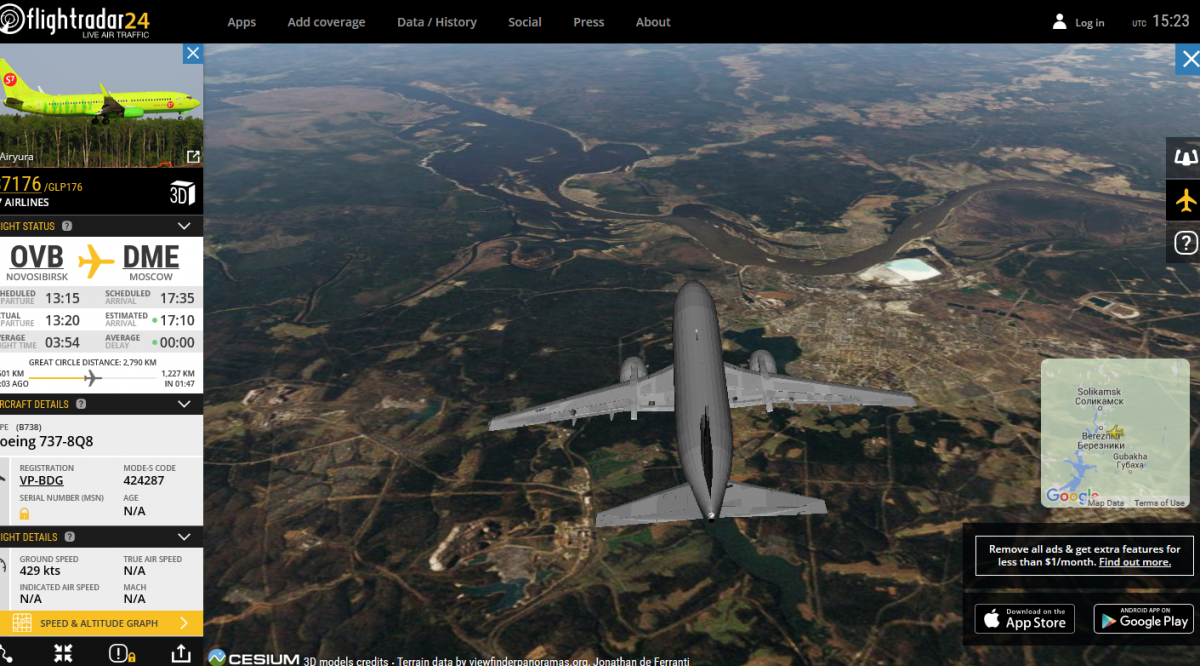
Task: Go to the Press page
Action: coord(588,22)
